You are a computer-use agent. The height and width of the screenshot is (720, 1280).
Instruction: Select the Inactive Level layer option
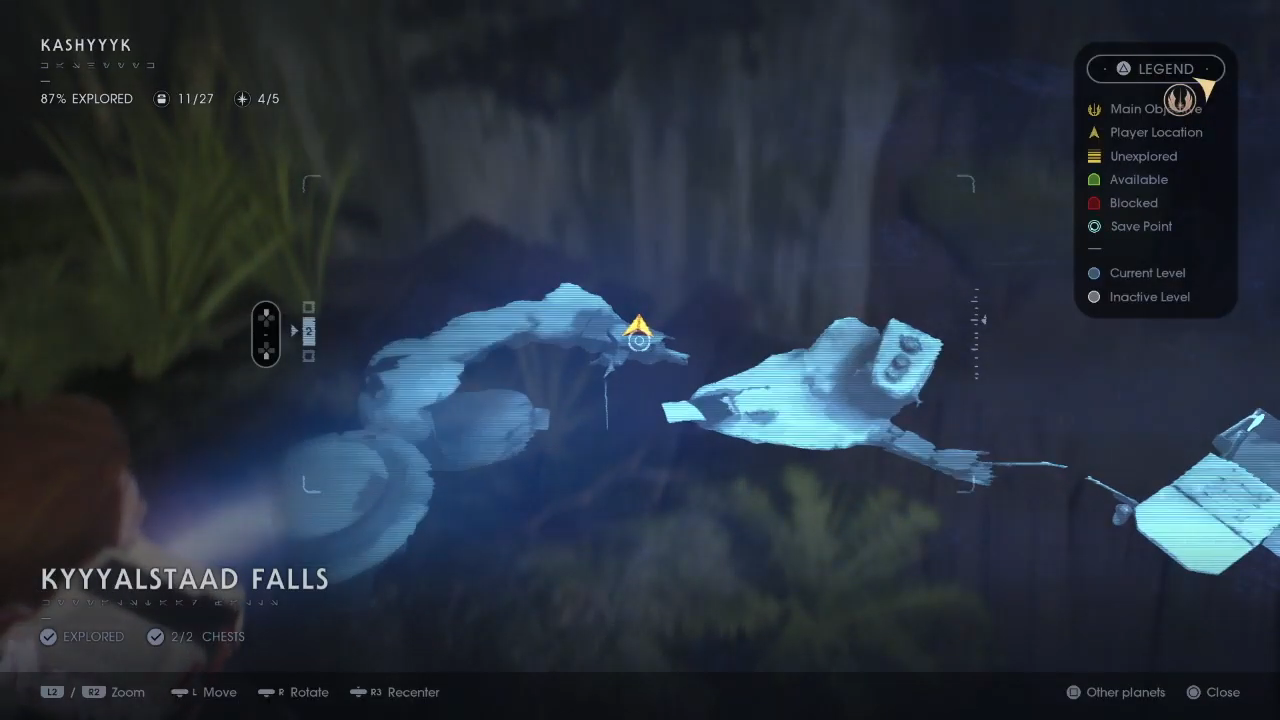[x=1094, y=296]
